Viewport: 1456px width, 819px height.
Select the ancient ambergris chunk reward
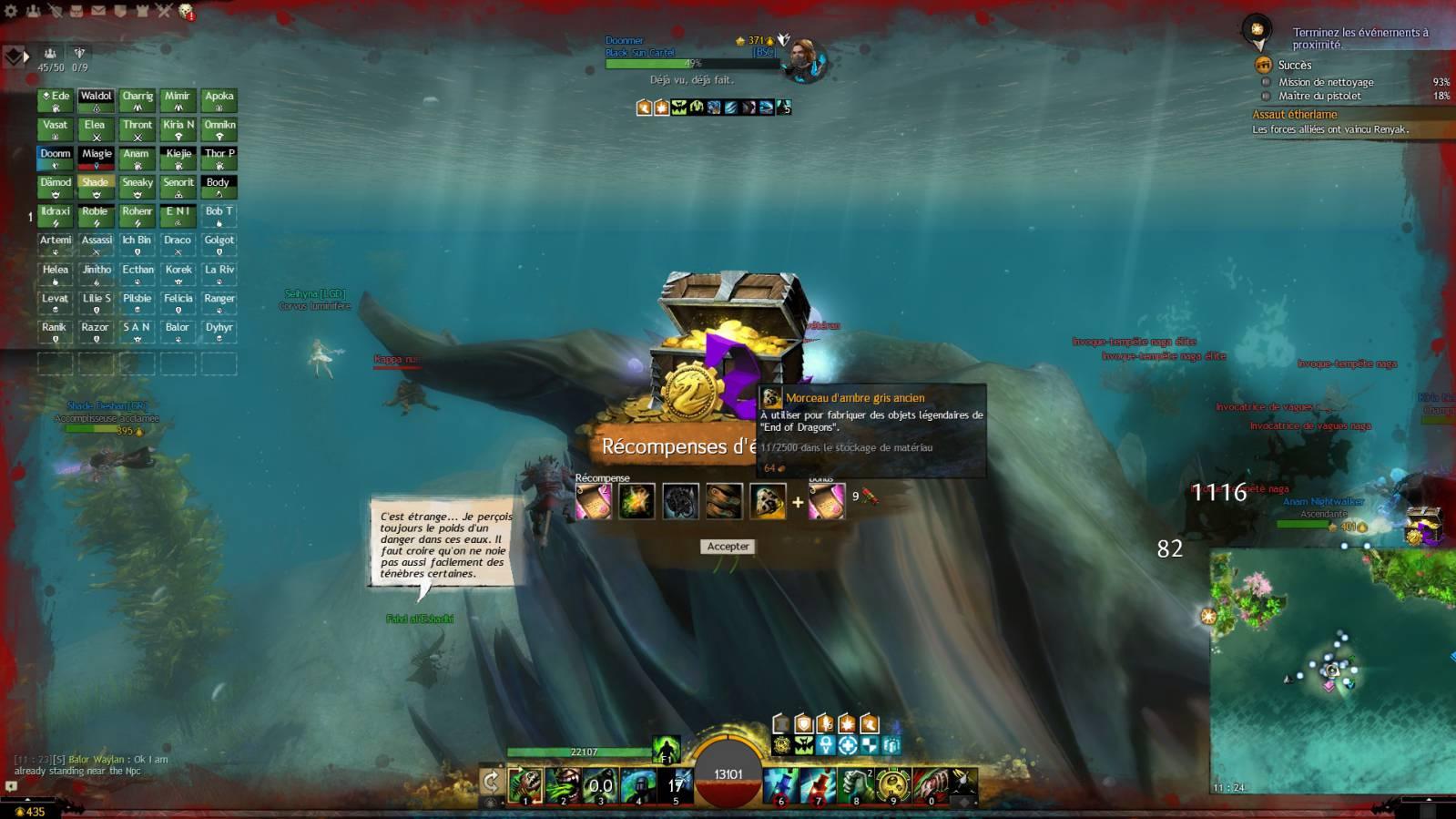(767, 501)
